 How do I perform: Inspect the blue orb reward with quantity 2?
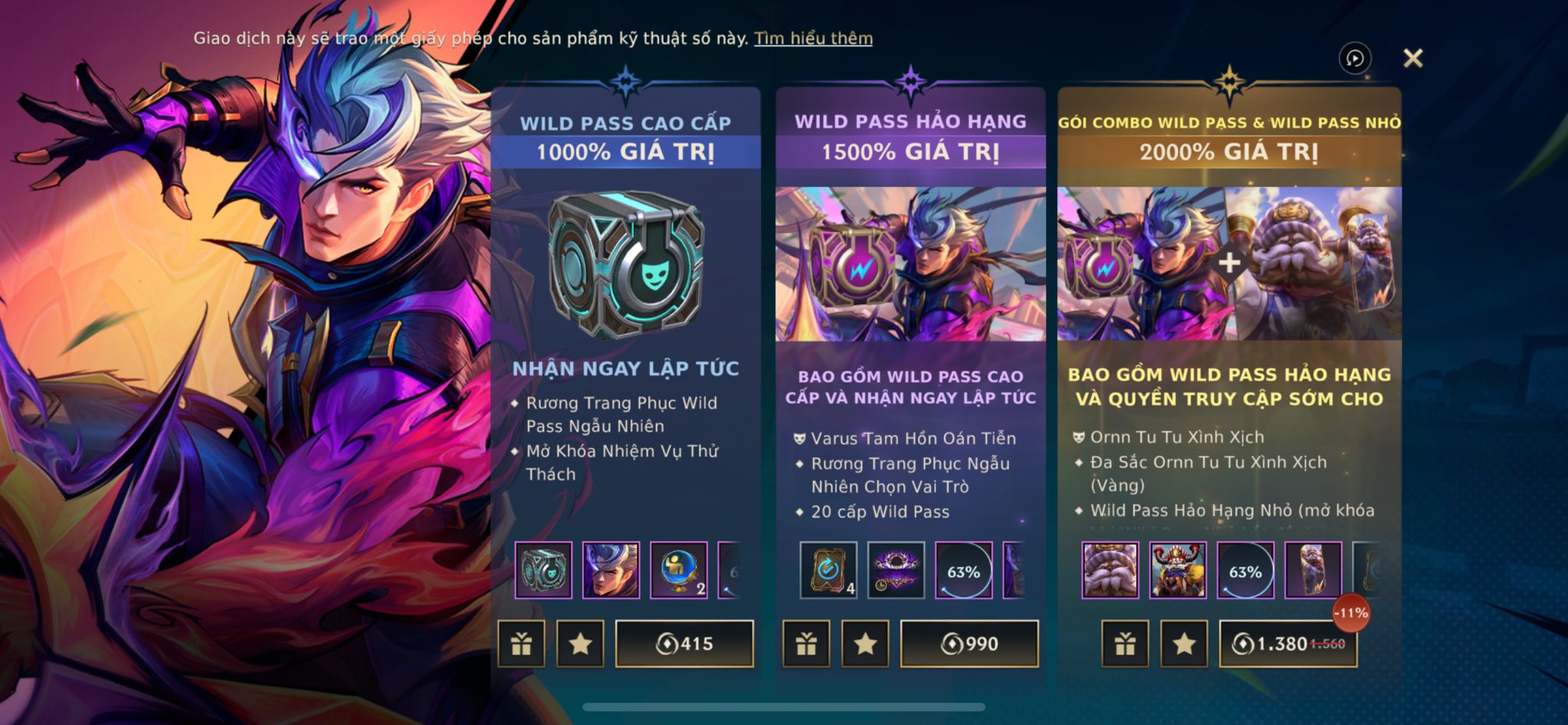click(x=678, y=570)
